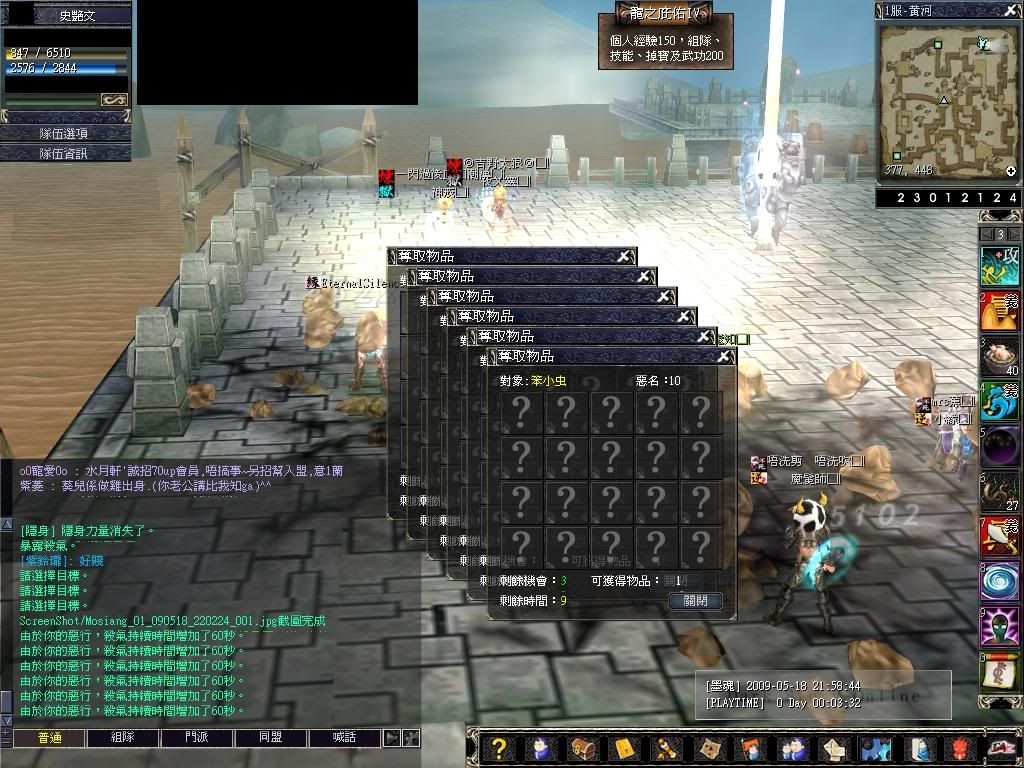
Task: Open the blue gear settings icon
Action: tap(876, 749)
